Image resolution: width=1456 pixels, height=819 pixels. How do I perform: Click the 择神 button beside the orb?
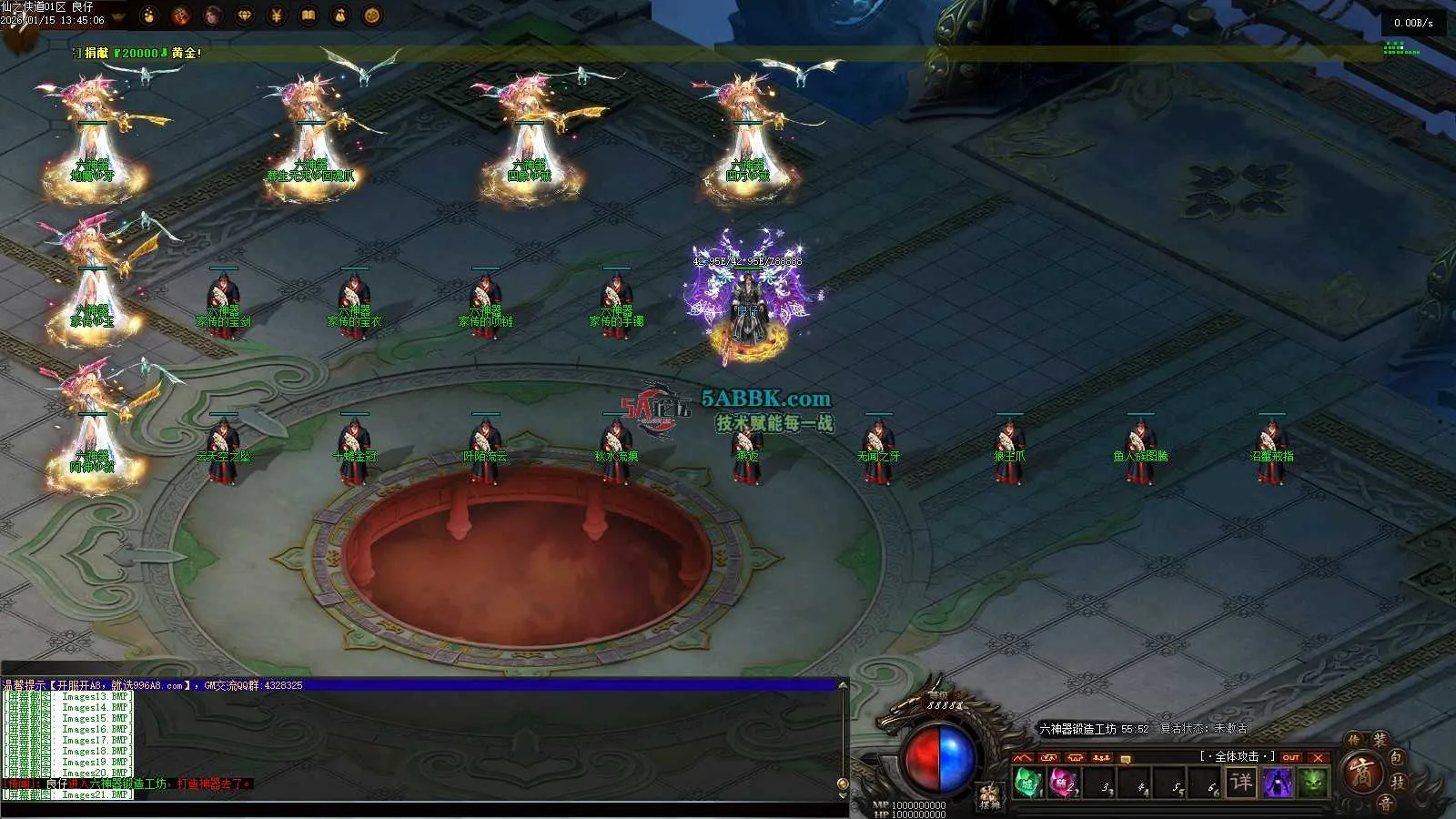click(x=989, y=797)
